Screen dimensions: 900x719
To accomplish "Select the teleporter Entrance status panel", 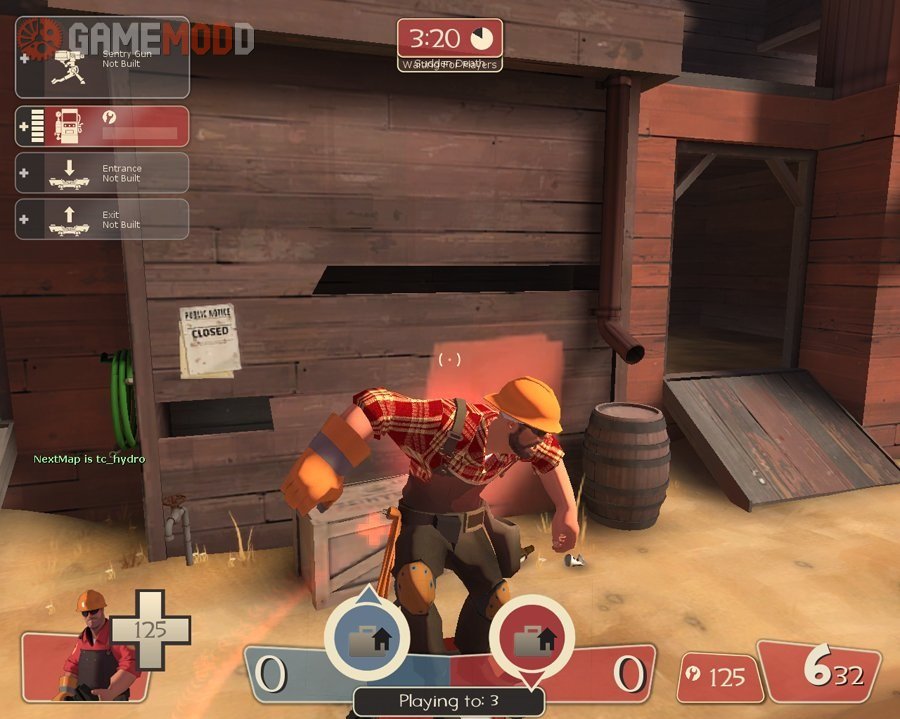I will tap(102, 172).
